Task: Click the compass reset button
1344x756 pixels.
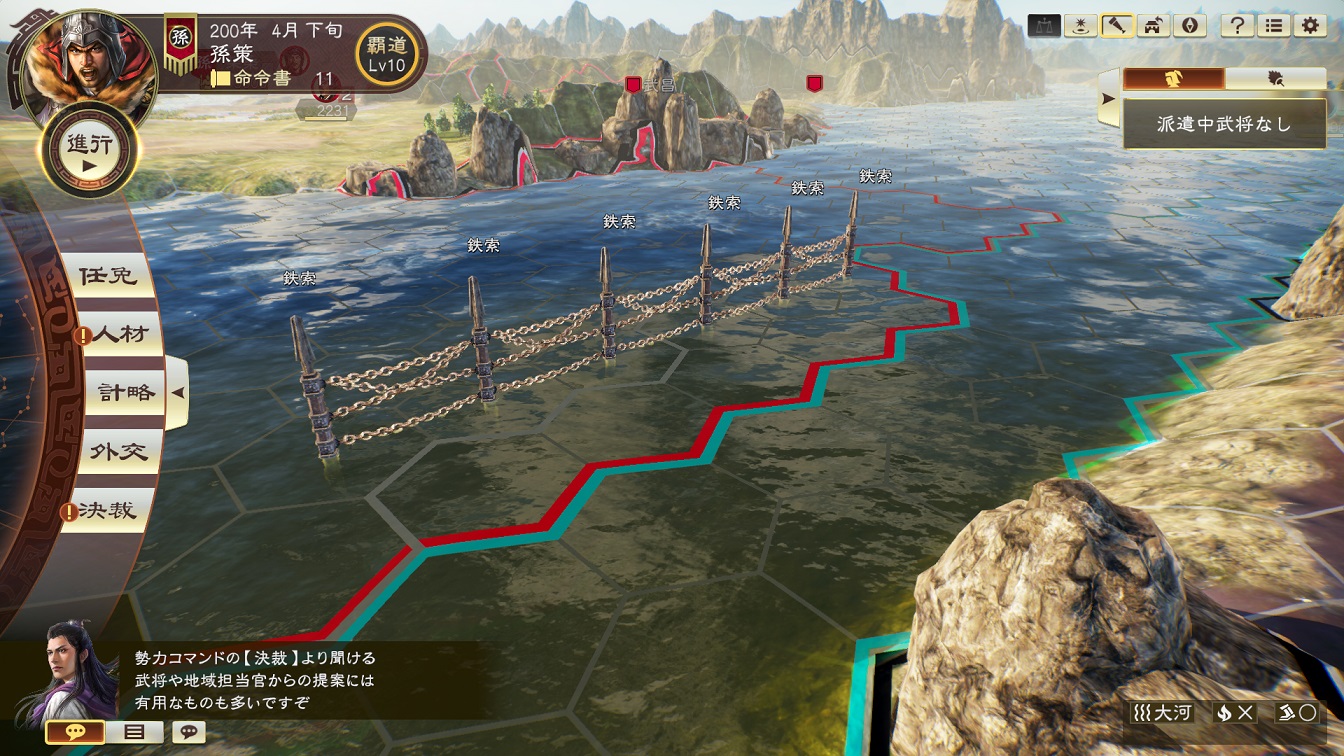Action: 1189,26
